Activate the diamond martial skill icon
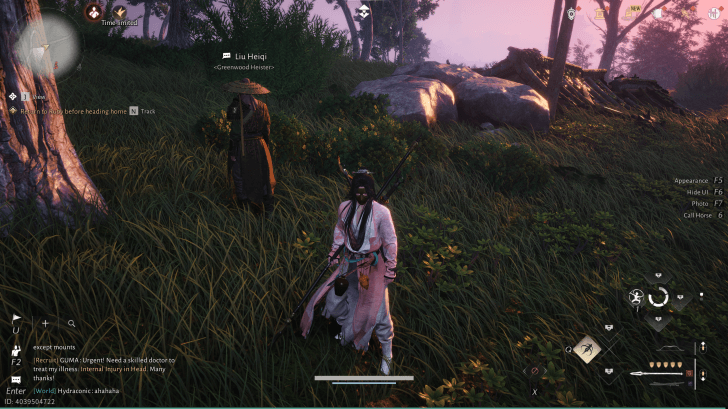Image resolution: width=728 pixels, height=409 pixels. (587, 349)
